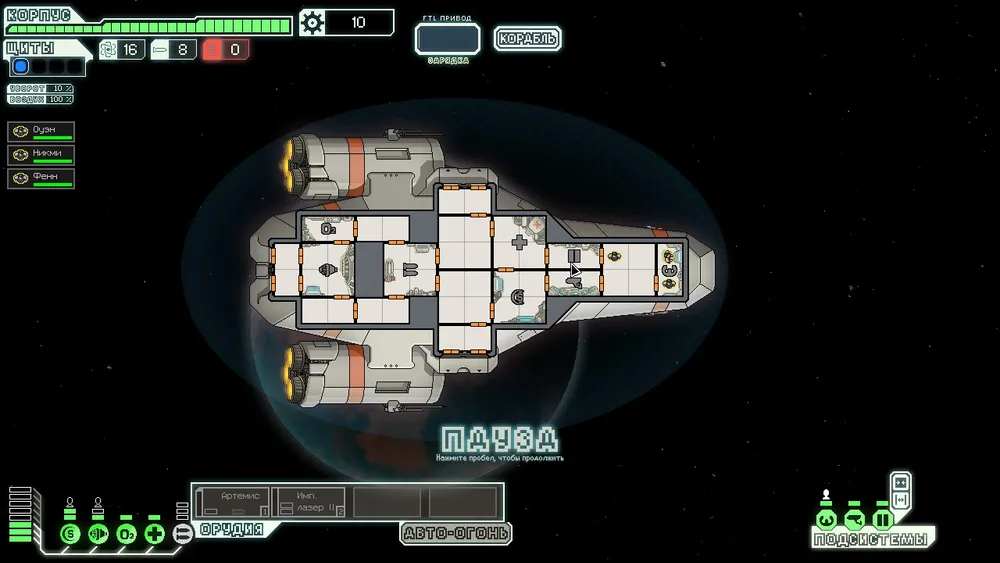Click the weapons system power icon
Screen dimensions: 1000x563
point(182,533)
